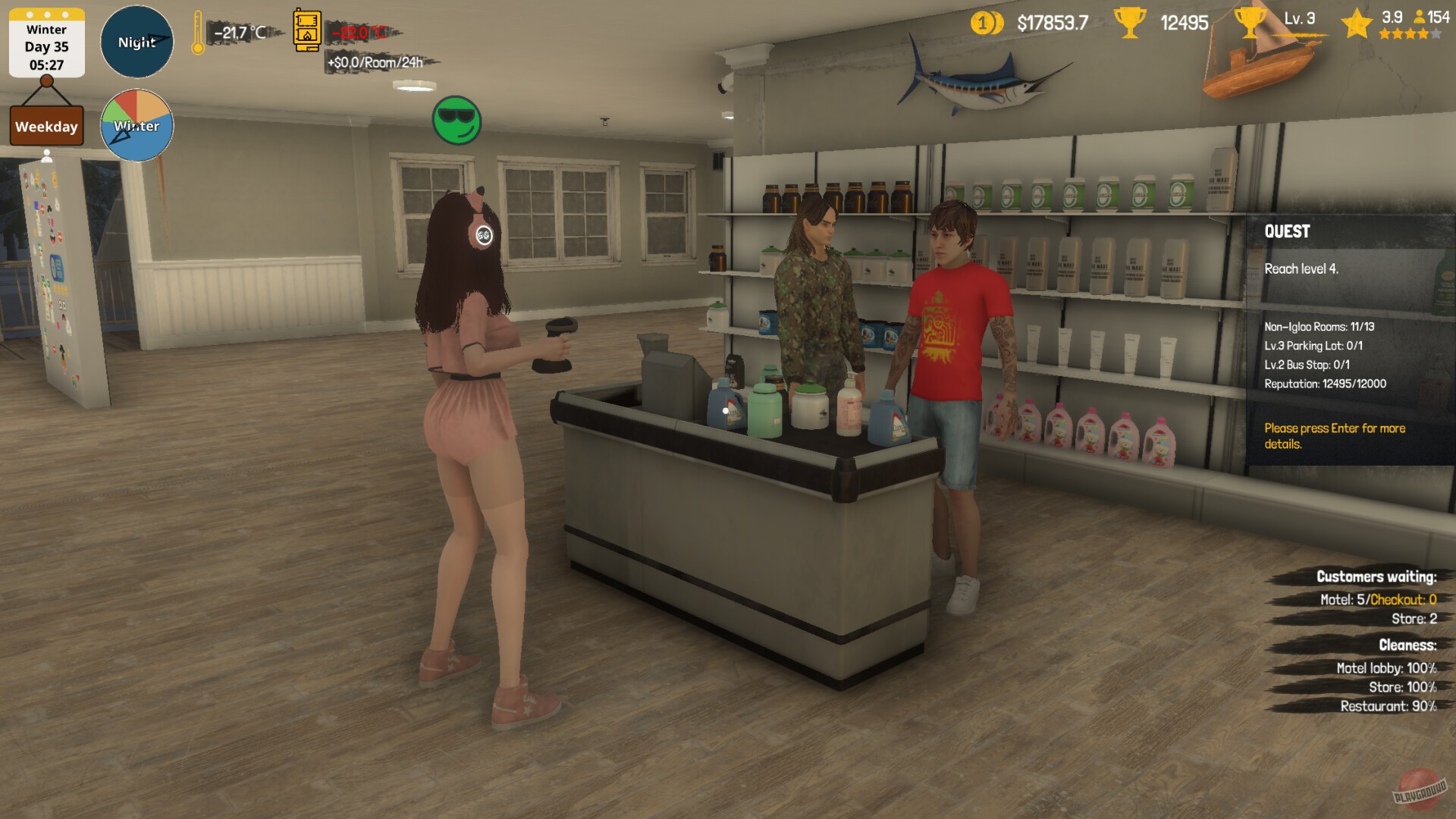The width and height of the screenshot is (1456, 819).
Task: Open the guest counter icon beside 154
Action: pyautogui.click(x=1420, y=17)
